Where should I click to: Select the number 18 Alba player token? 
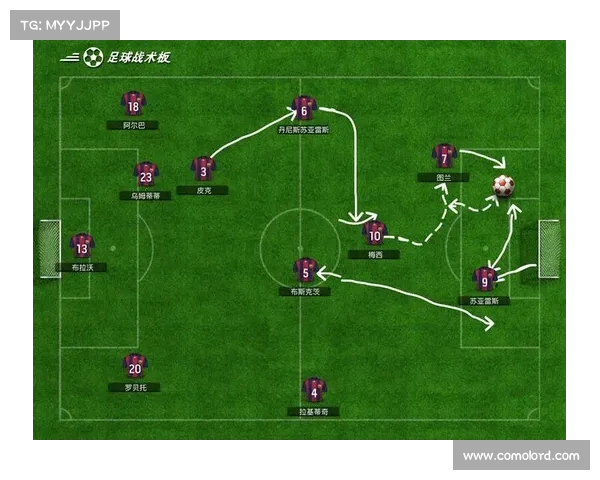[x=133, y=103]
